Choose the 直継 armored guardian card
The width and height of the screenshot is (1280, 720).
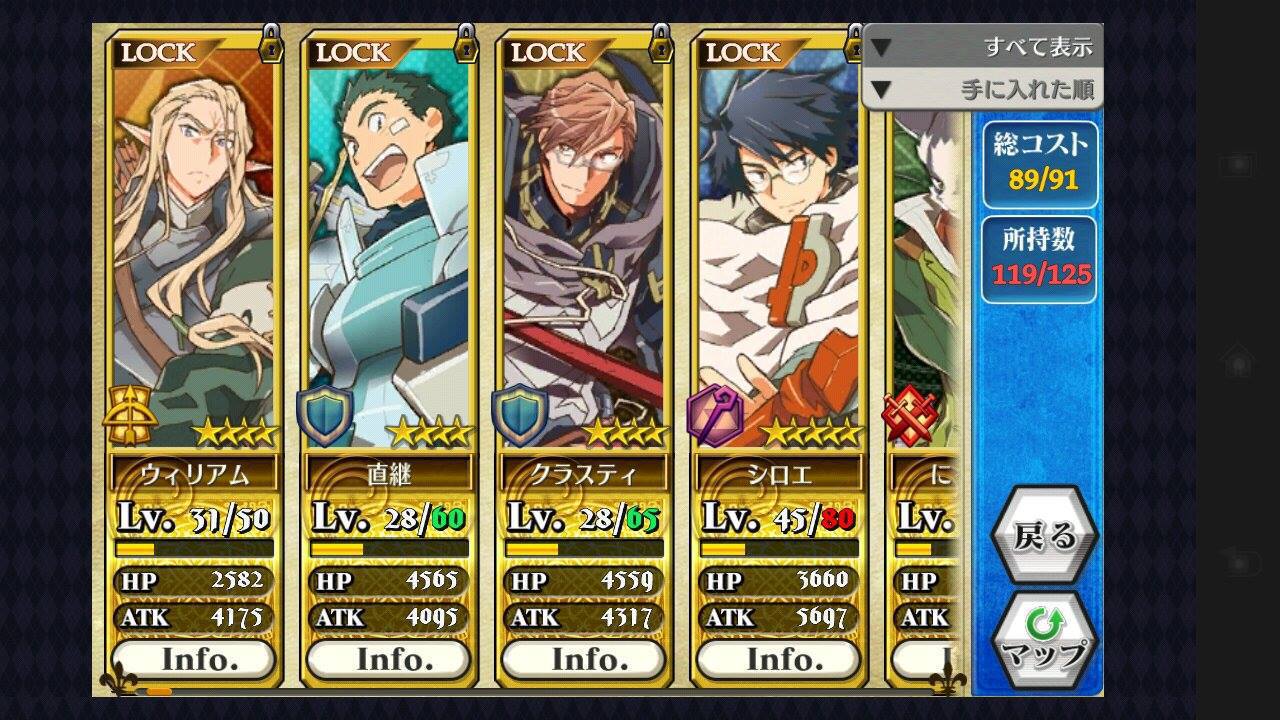(388, 250)
